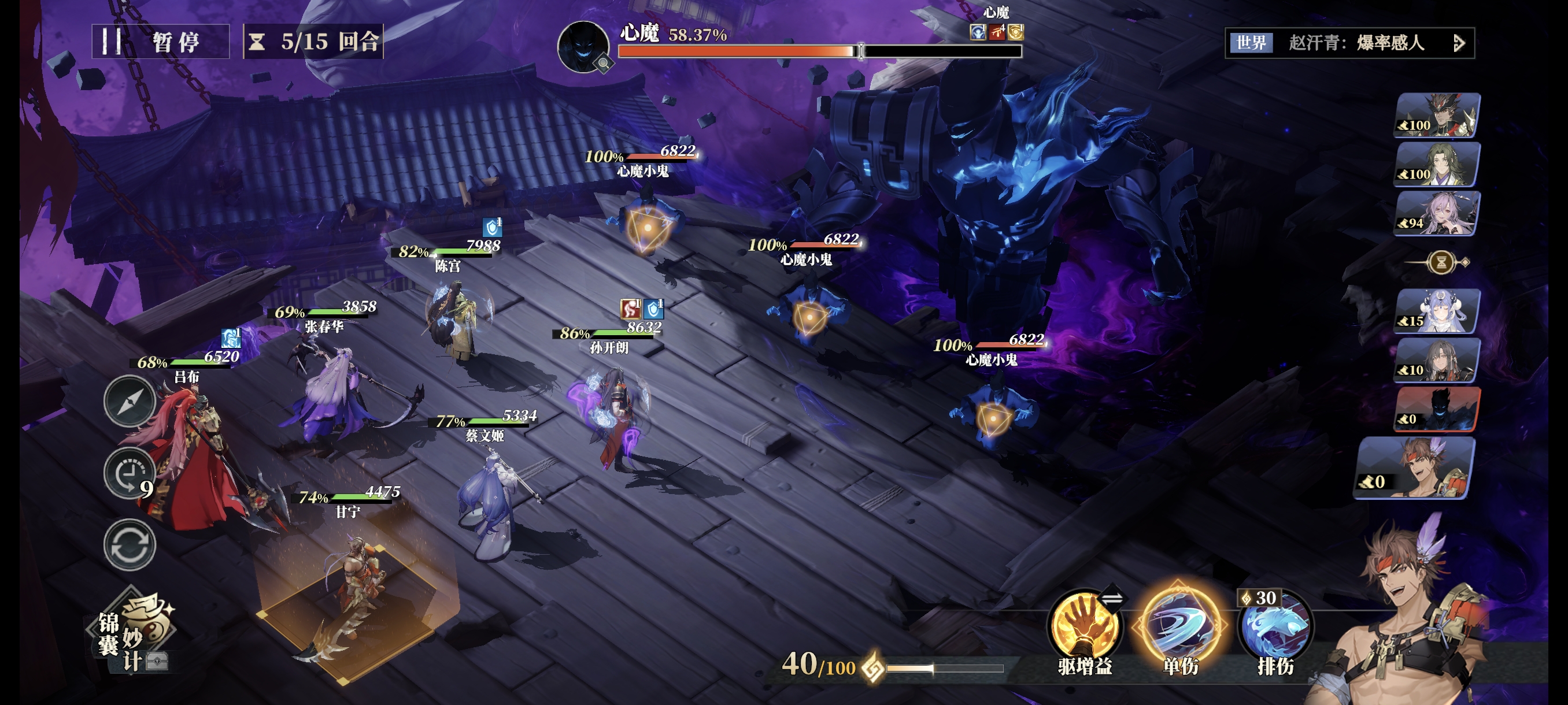Select the turn-order portrait with speed 10
Screen dimensions: 1568x705
click(1437, 360)
